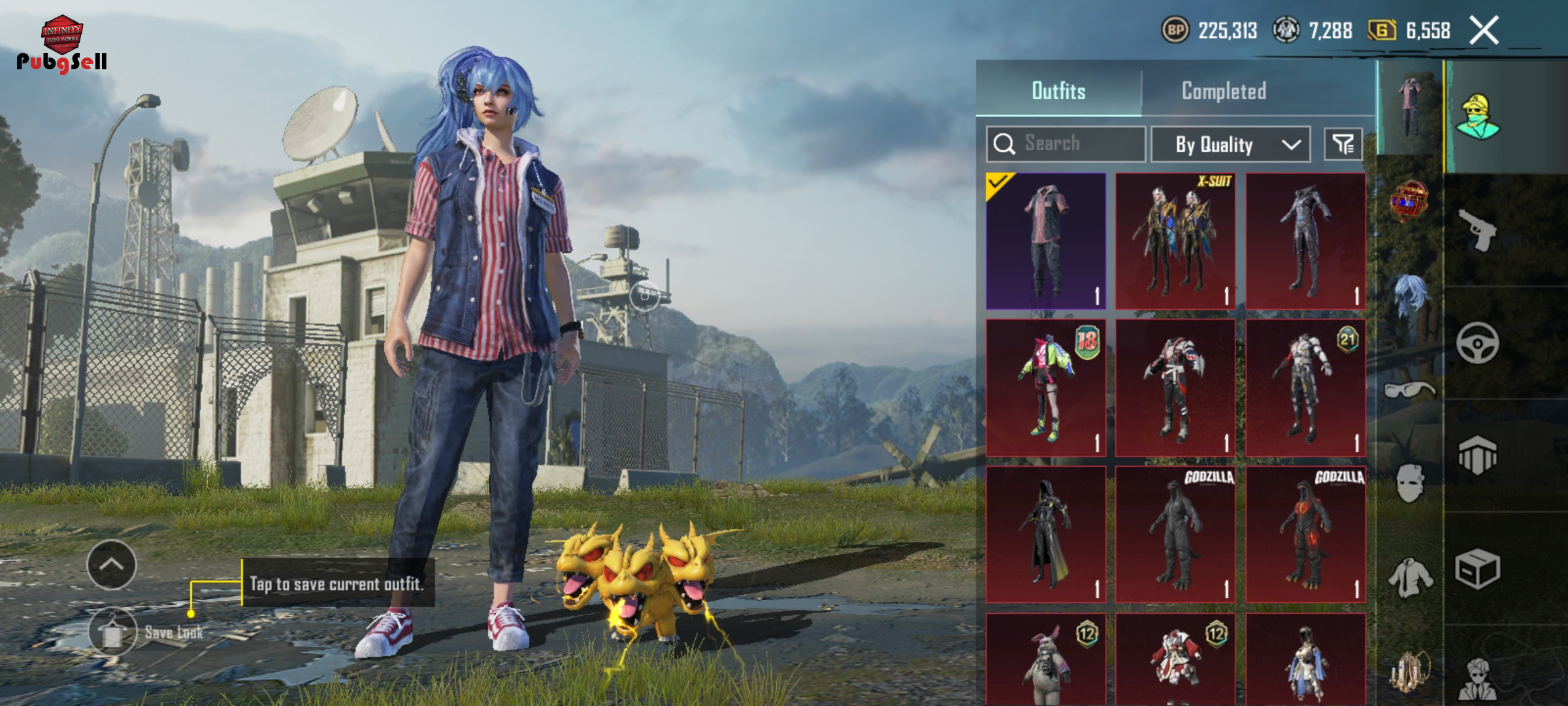
Task: Open the crate box category
Action: pyautogui.click(x=1477, y=569)
